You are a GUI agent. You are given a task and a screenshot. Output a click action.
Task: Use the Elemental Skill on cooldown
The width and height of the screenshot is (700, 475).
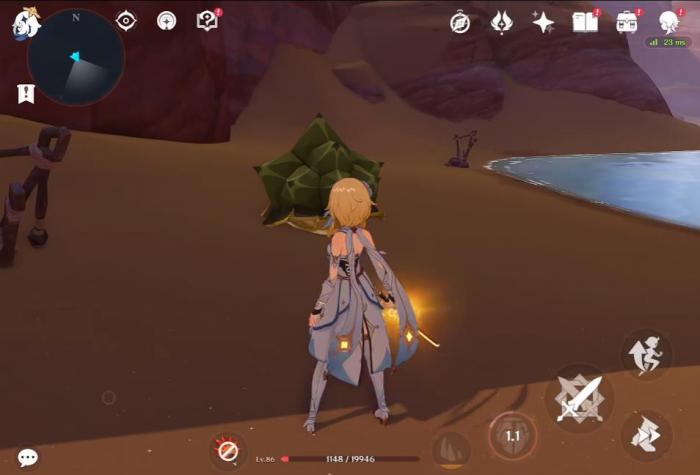coord(512,436)
